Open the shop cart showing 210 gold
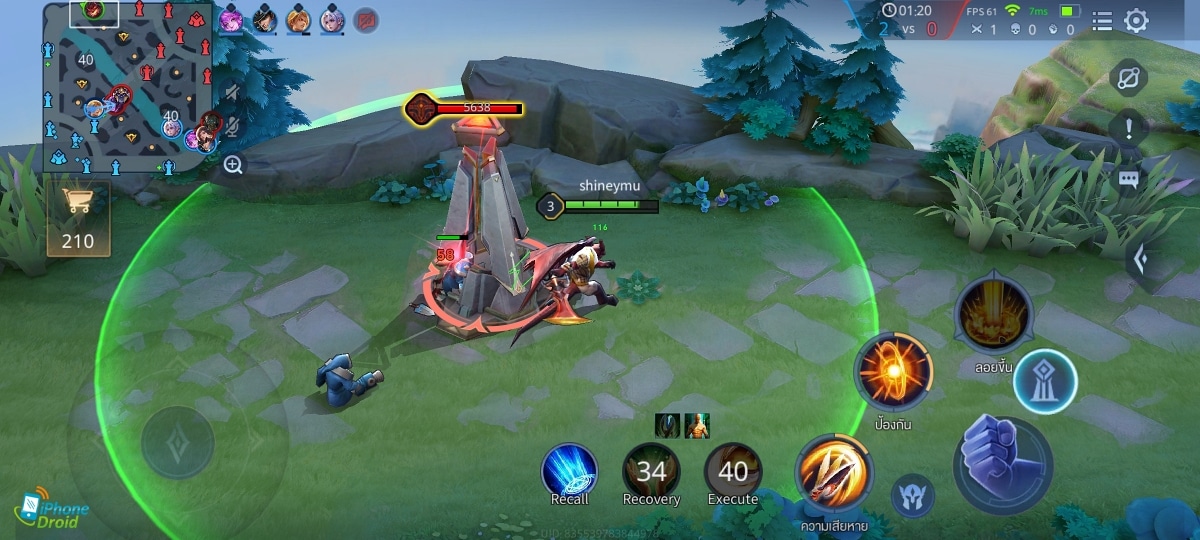This screenshot has height=540, width=1200. [x=78, y=218]
